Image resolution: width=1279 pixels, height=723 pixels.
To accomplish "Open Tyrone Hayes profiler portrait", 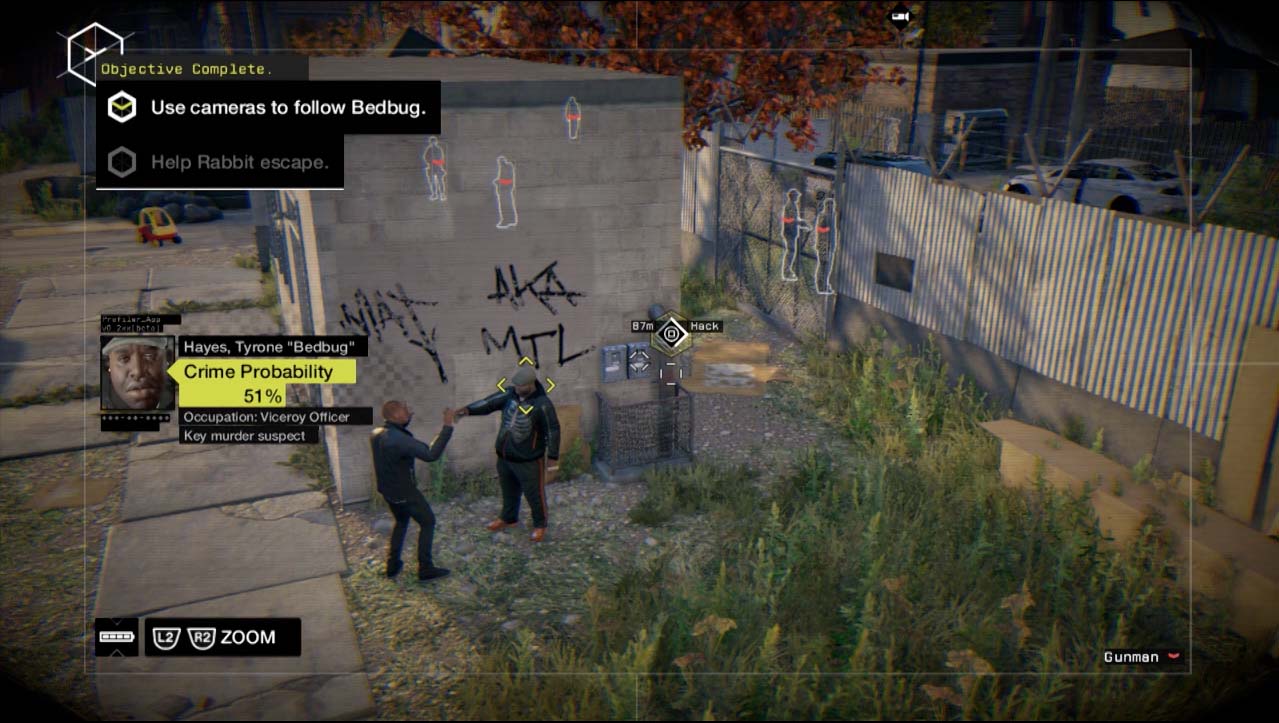I will (x=137, y=372).
